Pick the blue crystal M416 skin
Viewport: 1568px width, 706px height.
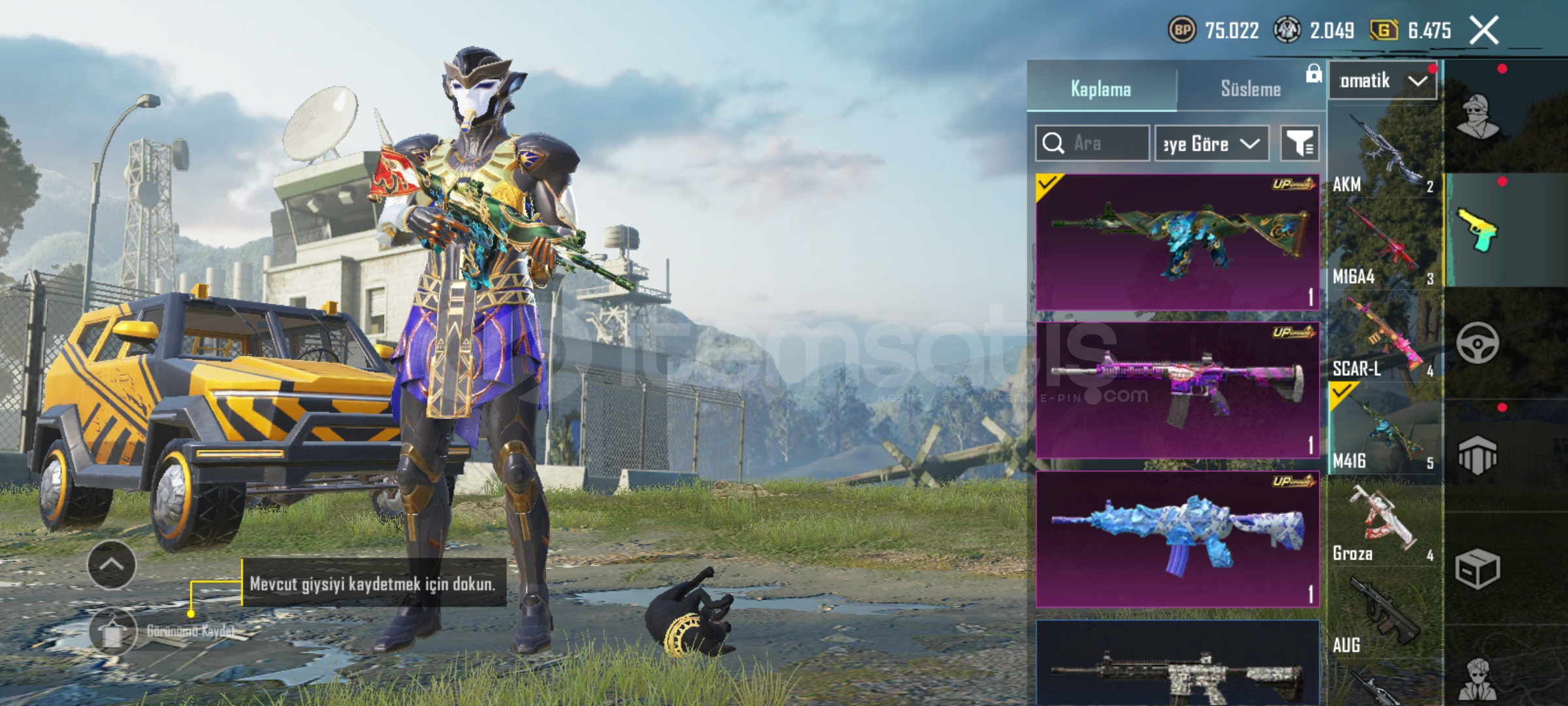coord(1177,539)
